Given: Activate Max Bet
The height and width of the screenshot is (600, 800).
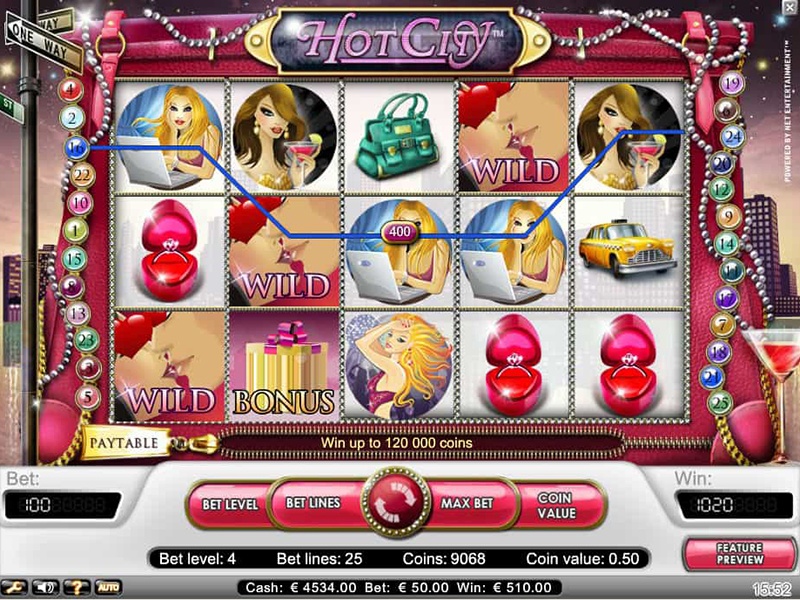Looking at the screenshot, I should pos(469,502).
